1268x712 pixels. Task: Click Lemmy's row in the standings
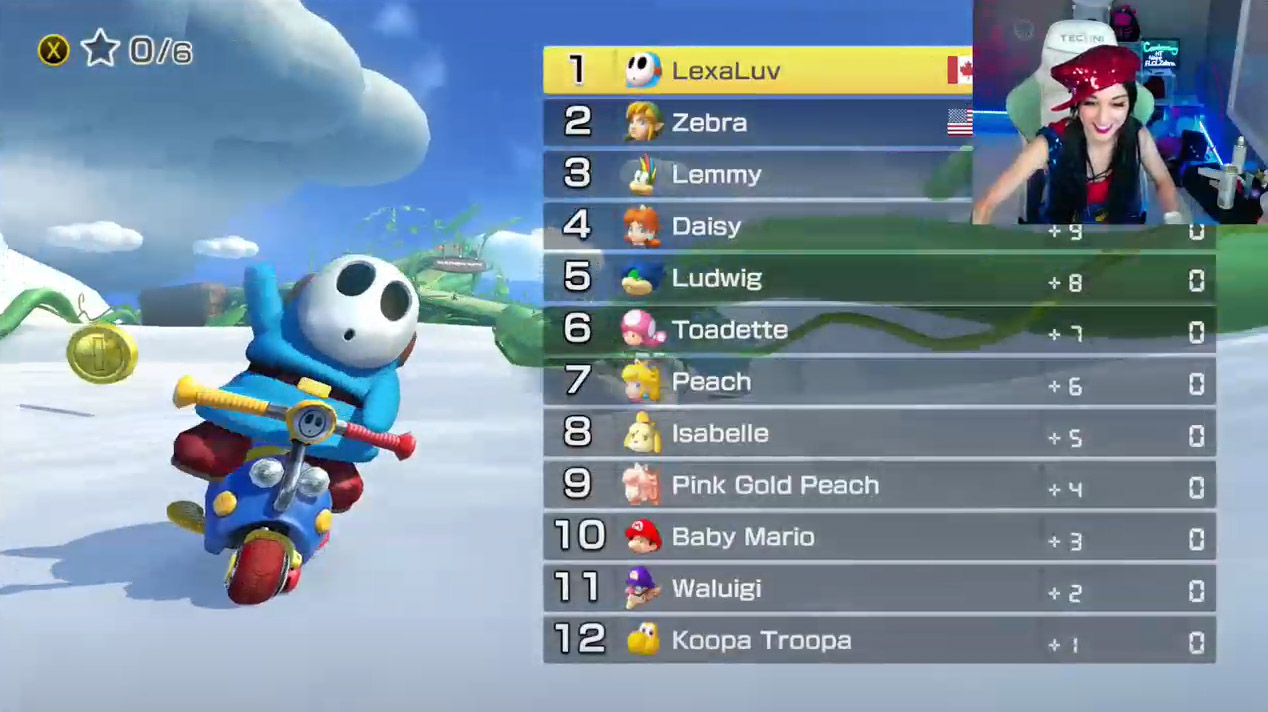757,174
